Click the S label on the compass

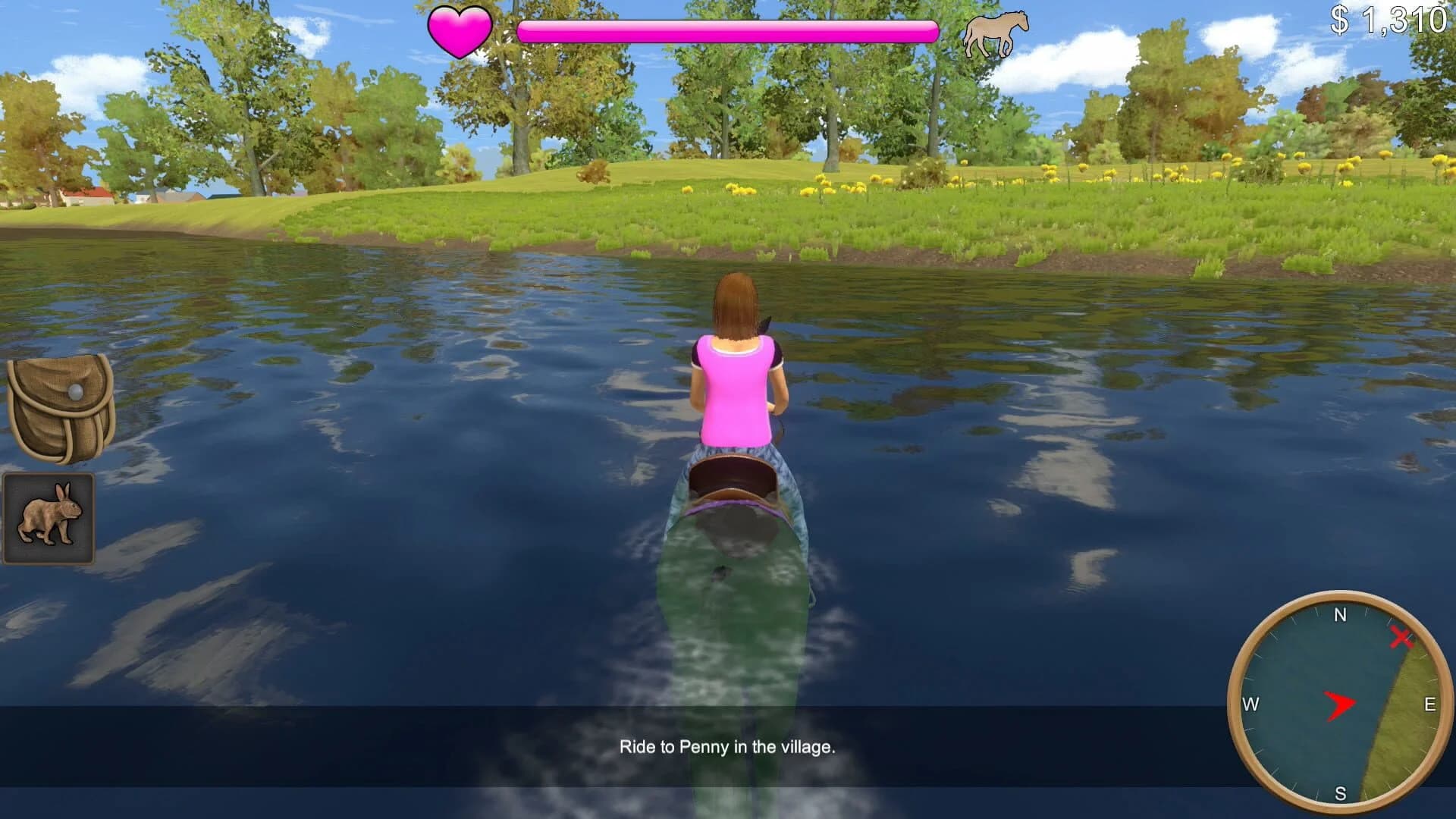pyautogui.click(x=1339, y=793)
